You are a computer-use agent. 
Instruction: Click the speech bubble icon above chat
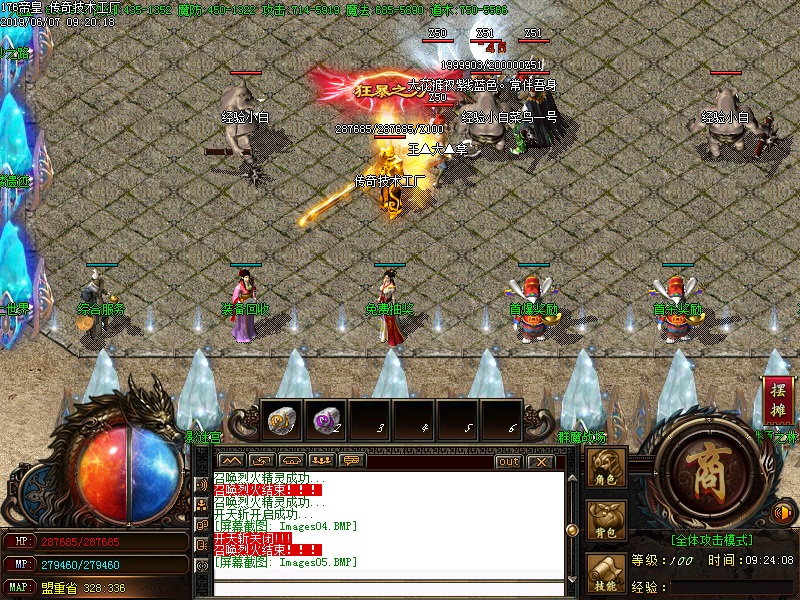pos(351,460)
